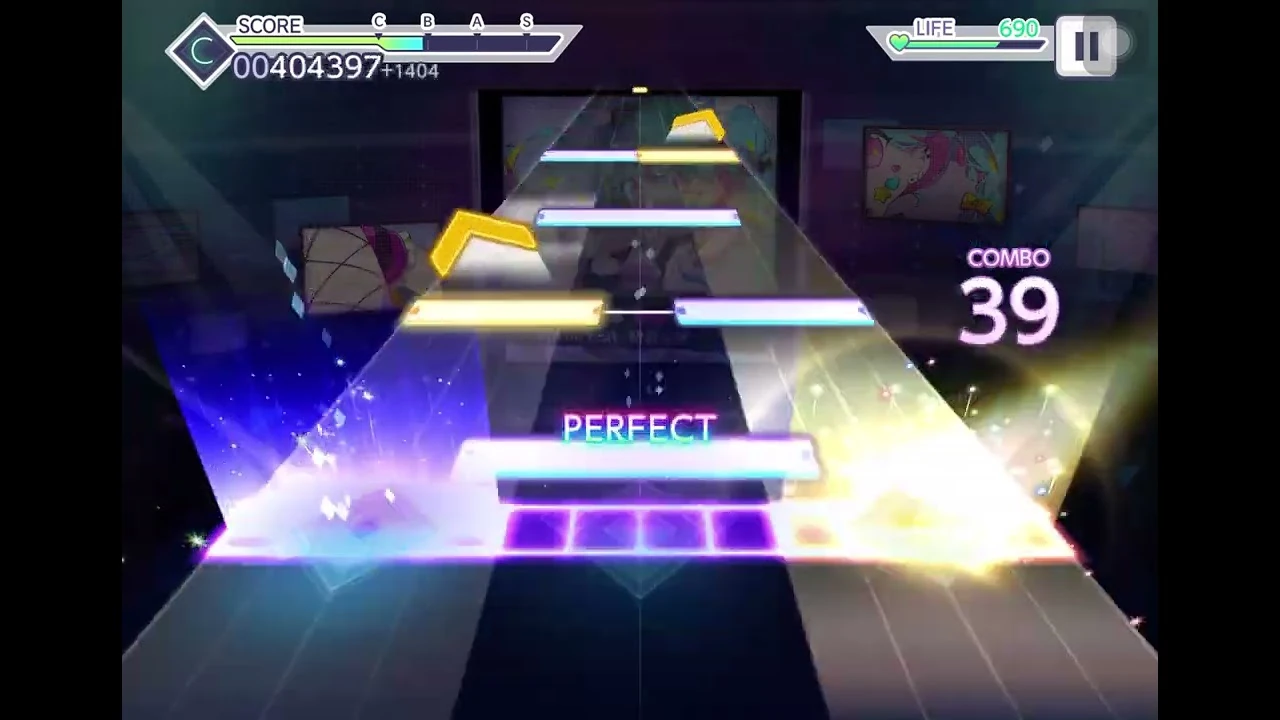Click the SCORE label header
1280x720 pixels.
271,26
